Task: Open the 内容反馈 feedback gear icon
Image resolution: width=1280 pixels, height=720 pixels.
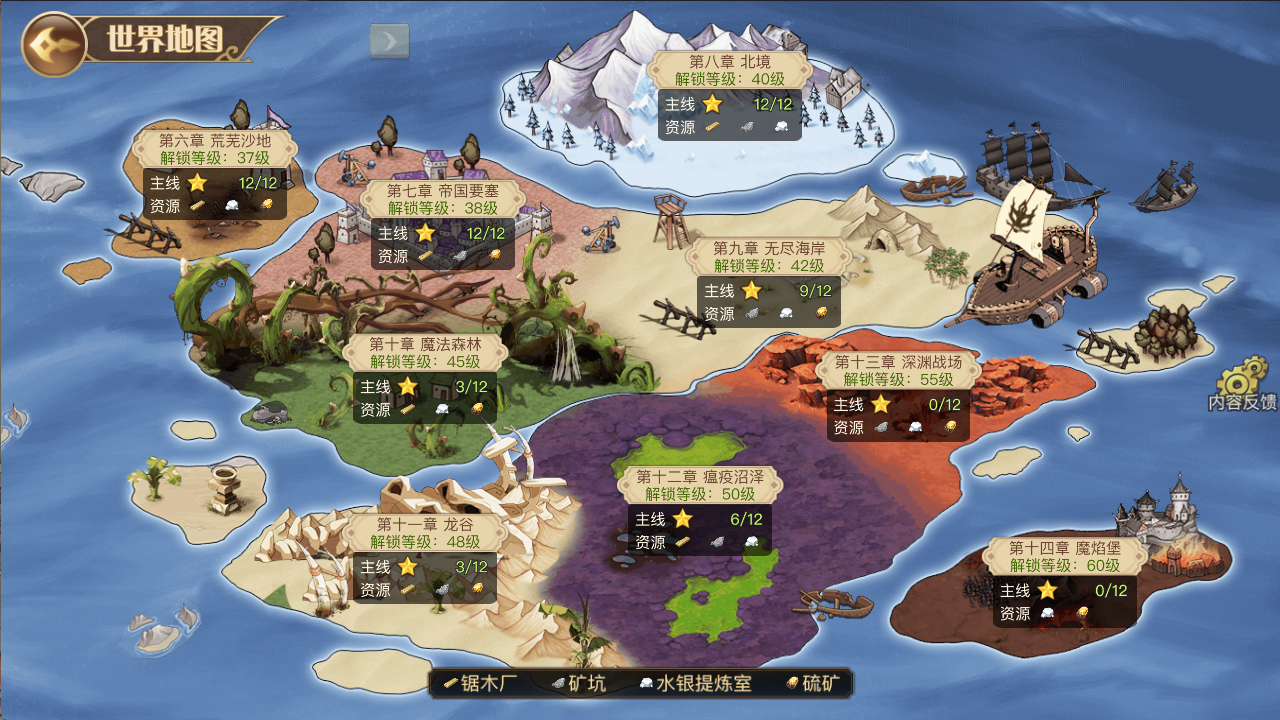Action: click(1235, 383)
